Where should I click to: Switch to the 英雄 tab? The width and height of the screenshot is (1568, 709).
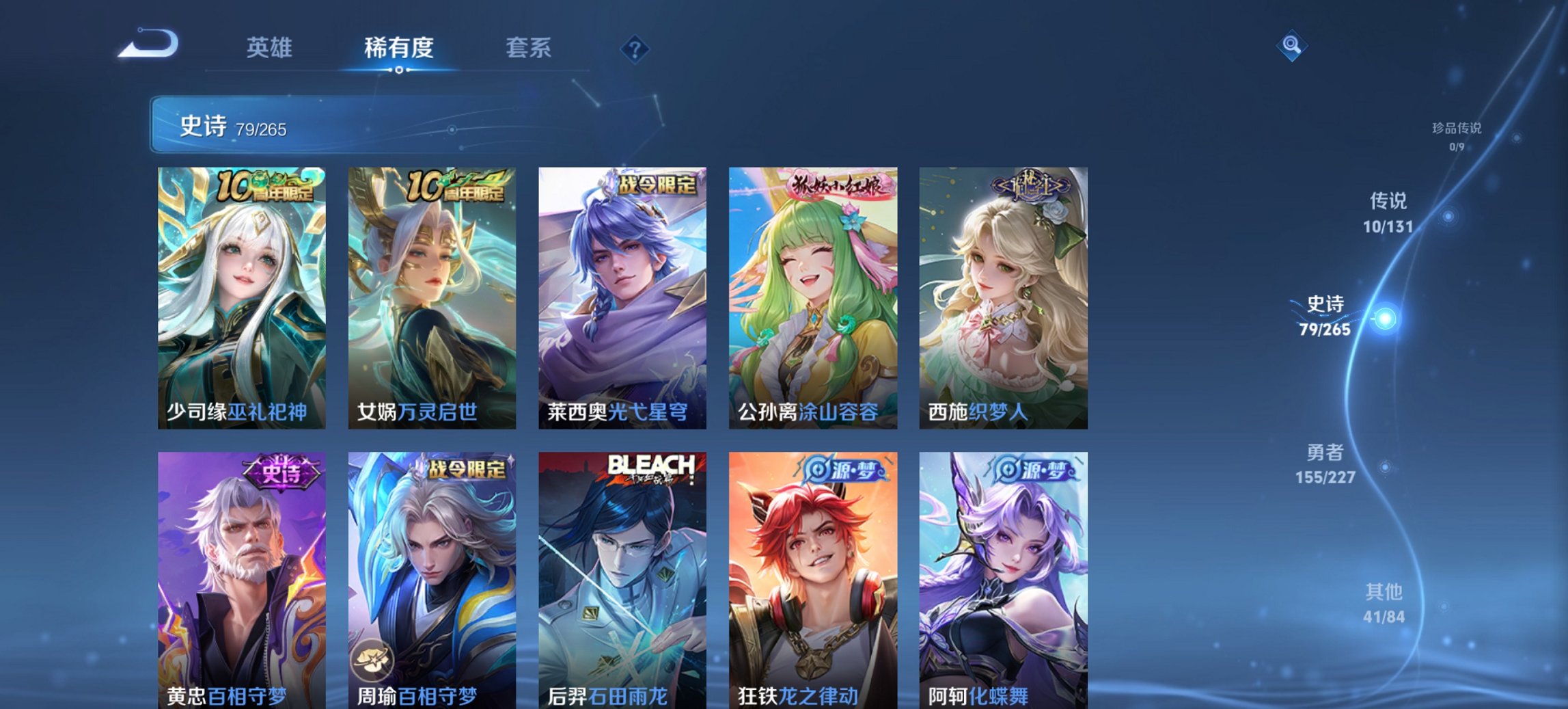(271, 48)
